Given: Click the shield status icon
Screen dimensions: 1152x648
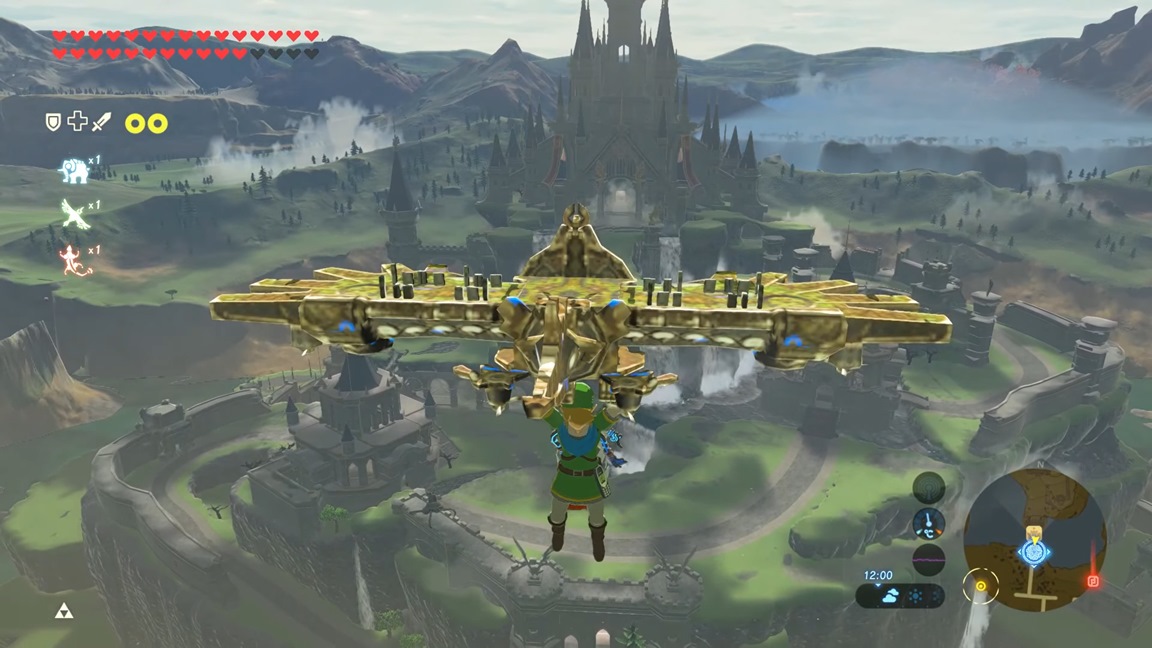Looking at the screenshot, I should 53,122.
